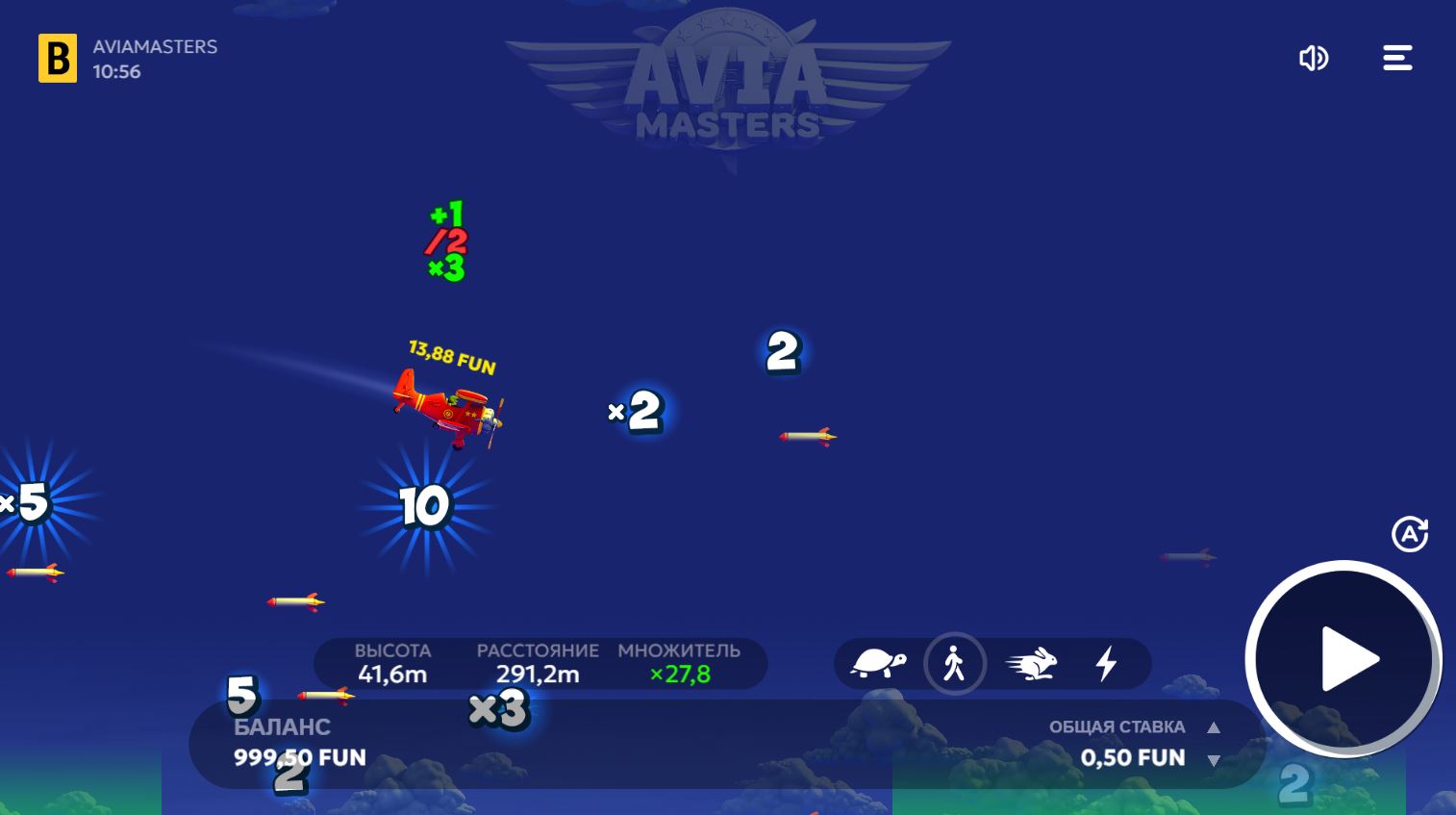Click the rocket below the ×2 multiplier
This screenshot has width=1456, height=815.
click(806, 436)
